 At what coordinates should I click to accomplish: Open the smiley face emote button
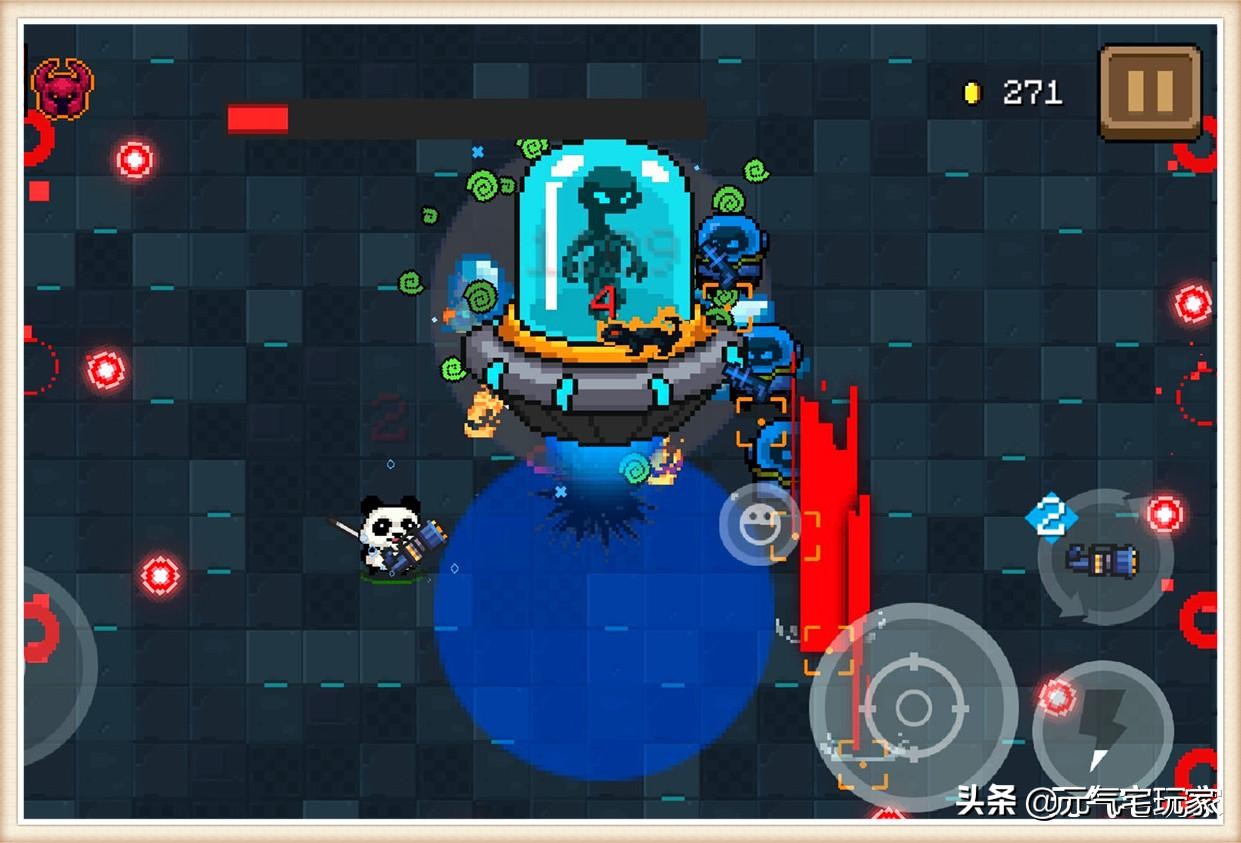click(757, 522)
